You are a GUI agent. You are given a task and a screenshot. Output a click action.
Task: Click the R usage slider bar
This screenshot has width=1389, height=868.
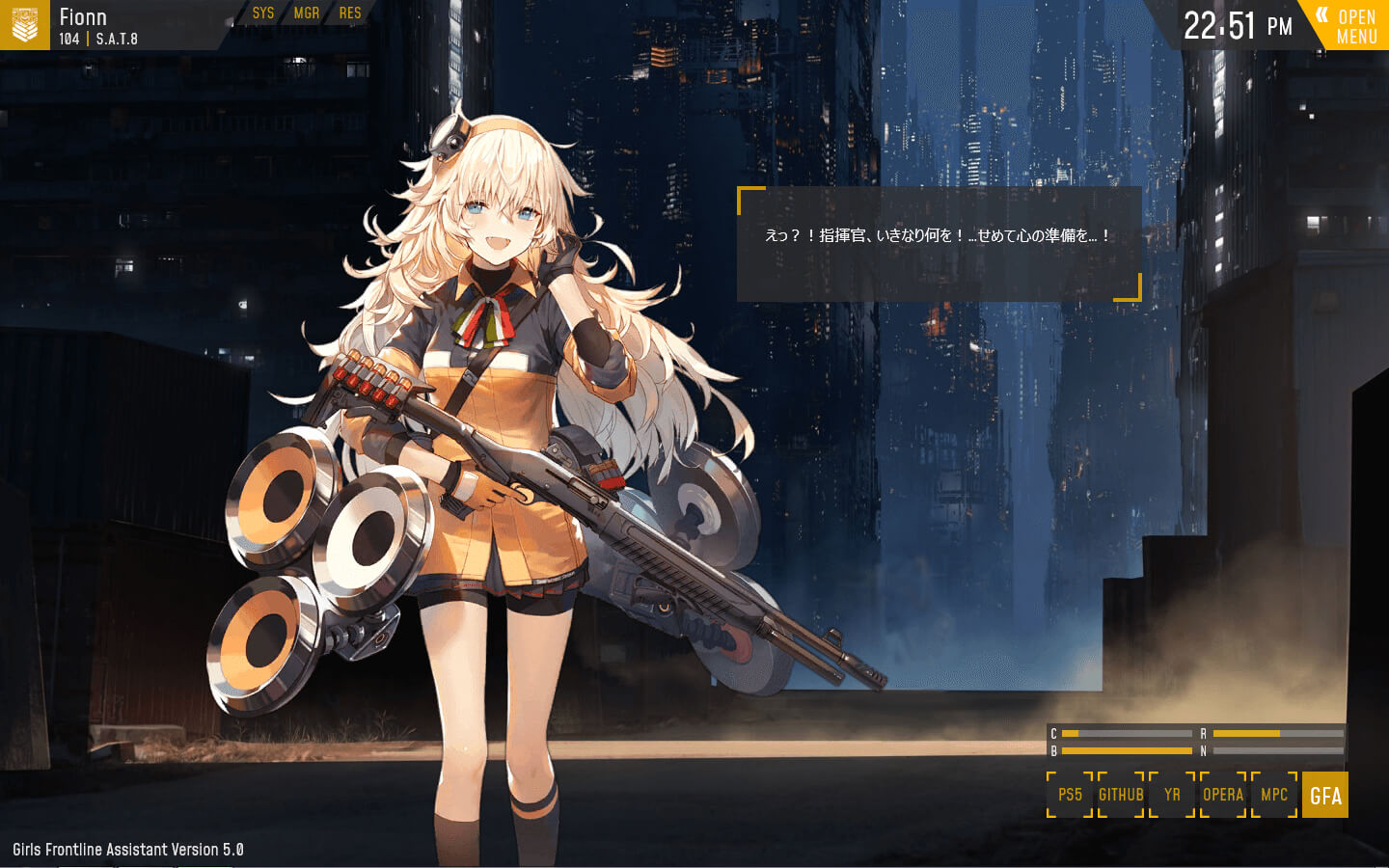click(1278, 733)
